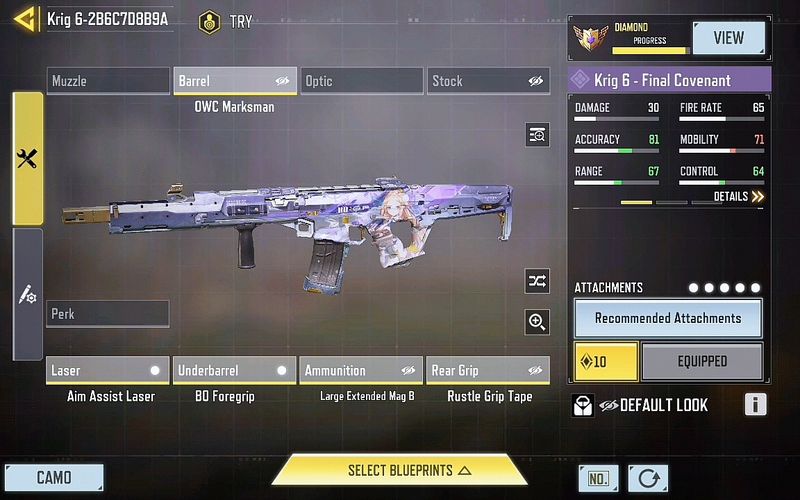Select the Laser attachment slot
800x500 pixels.
108,370
